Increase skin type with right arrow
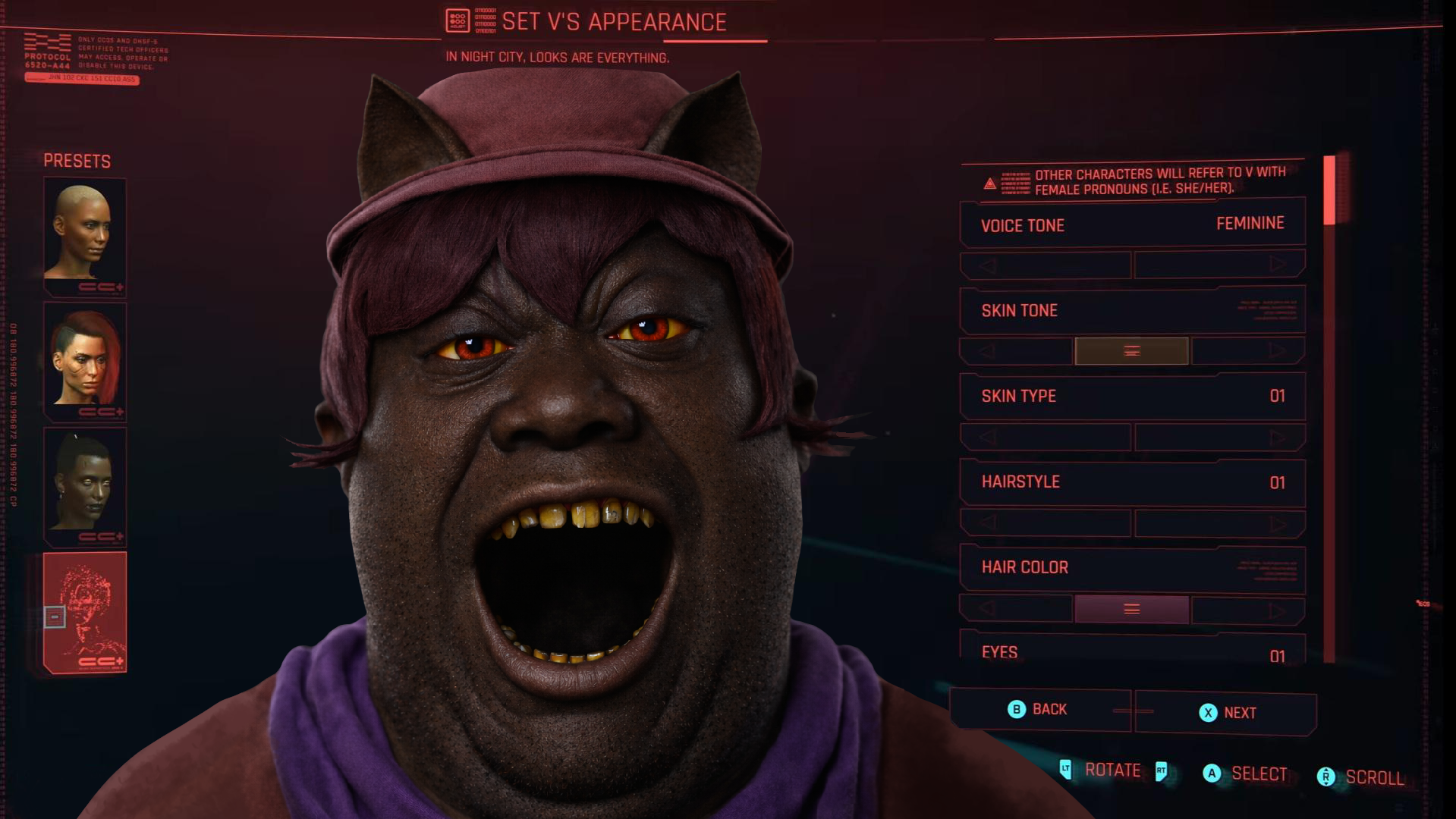This screenshot has width=1456, height=819. click(x=1278, y=437)
